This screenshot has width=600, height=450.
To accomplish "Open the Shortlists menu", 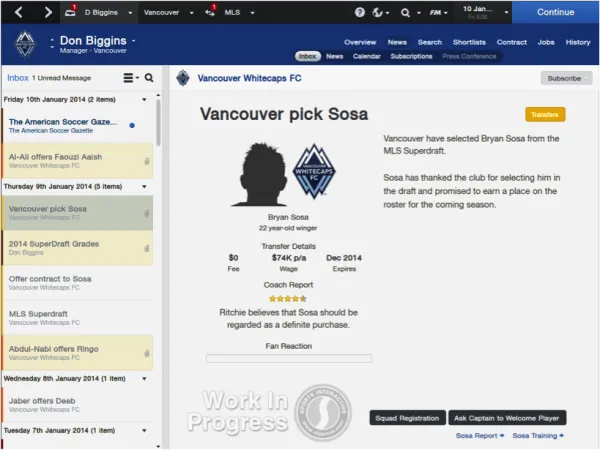I will 468,42.
